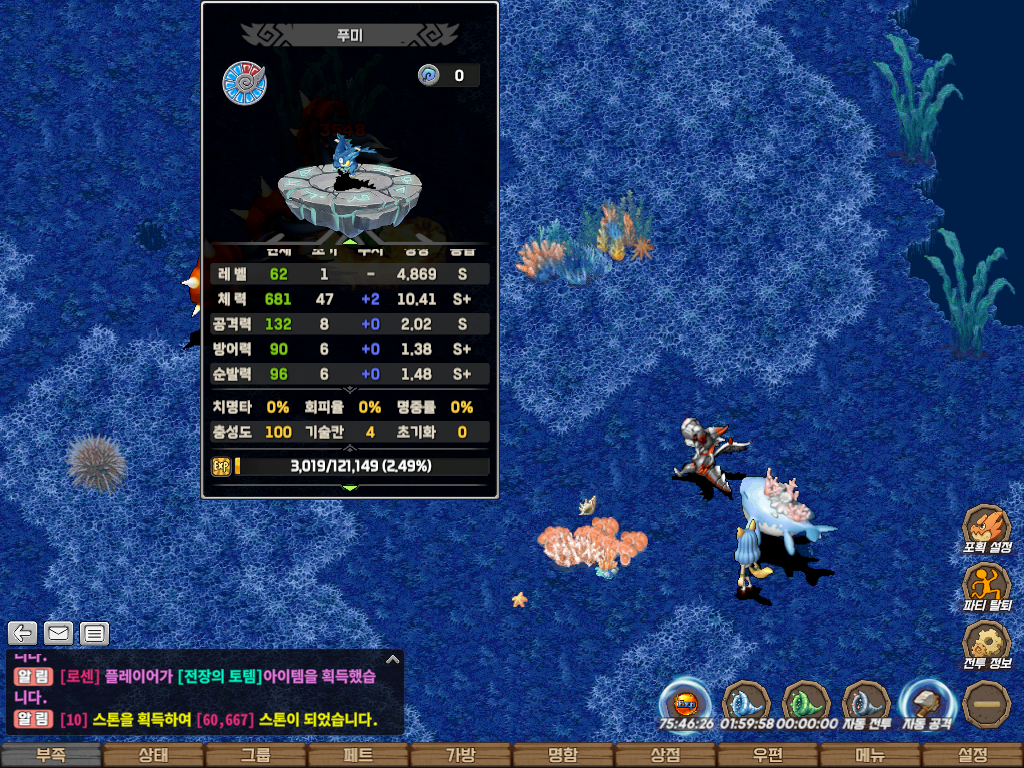1024x768 pixels.
Task: Open the 명함 (name card) menu
Action: point(563,755)
